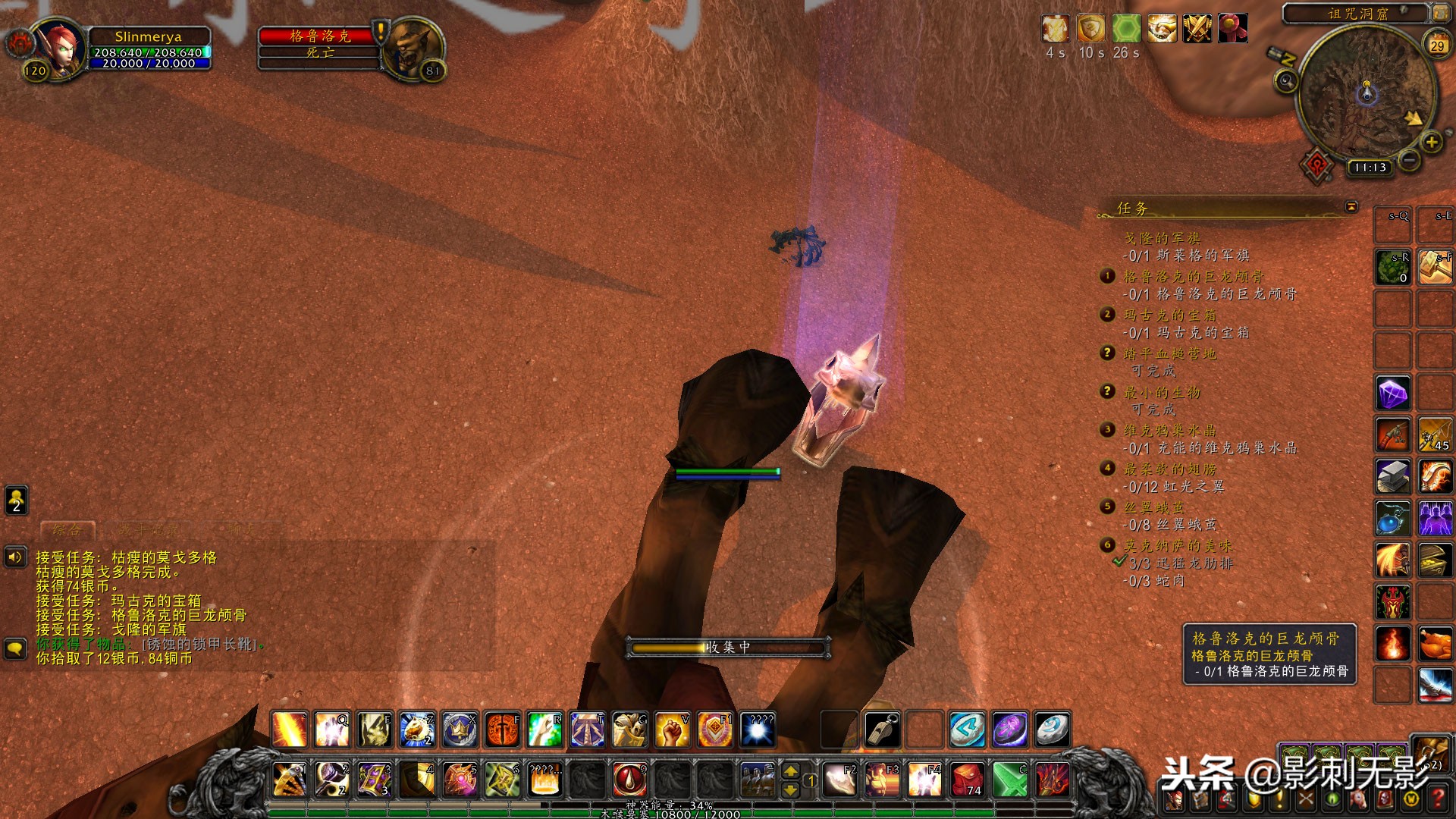Activate the golden fist ability bound to V
This screenshot has height=819, width=1456.
point(672,730)
